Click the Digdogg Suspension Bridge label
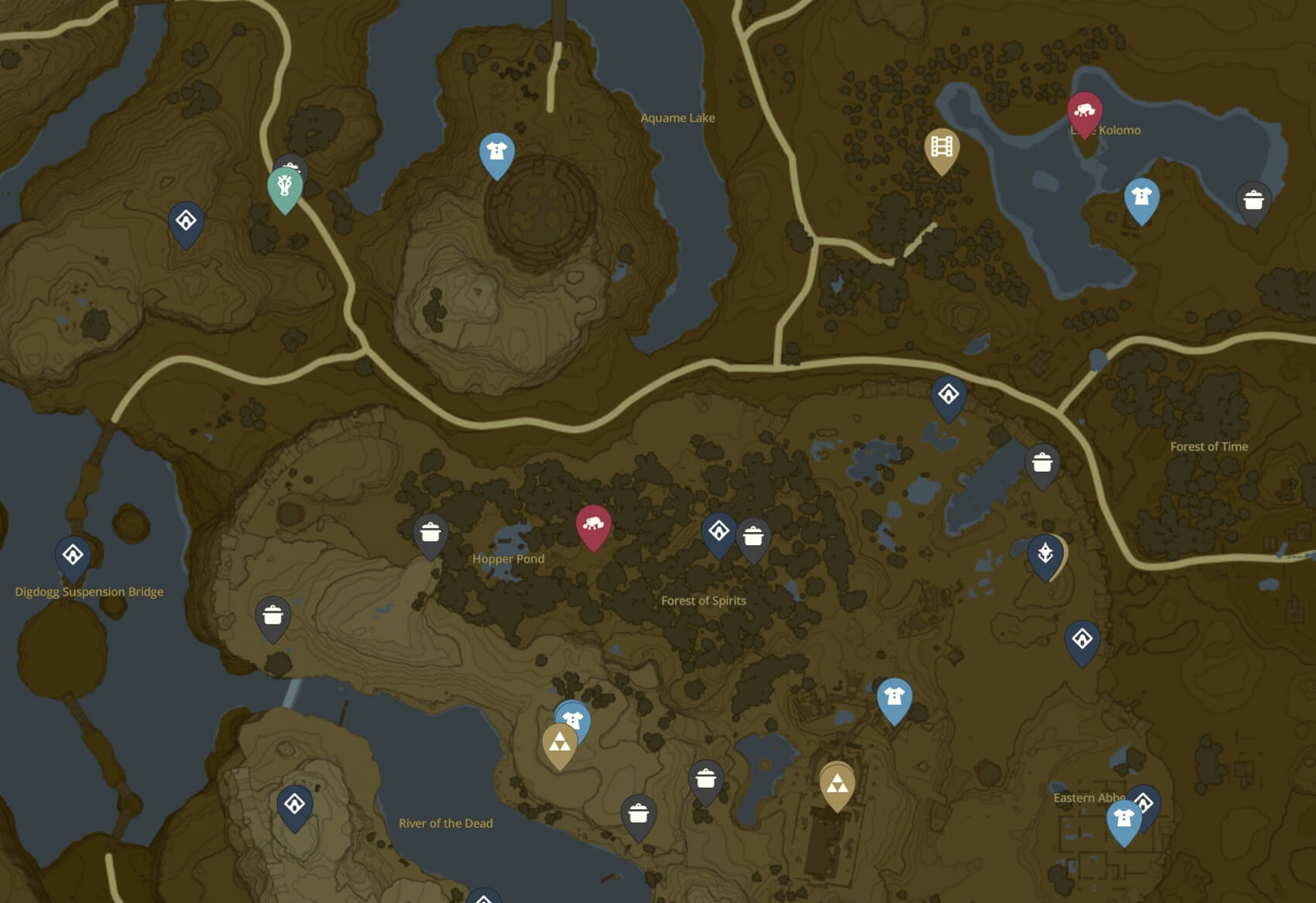The image size is (1316, 903). 90,591
